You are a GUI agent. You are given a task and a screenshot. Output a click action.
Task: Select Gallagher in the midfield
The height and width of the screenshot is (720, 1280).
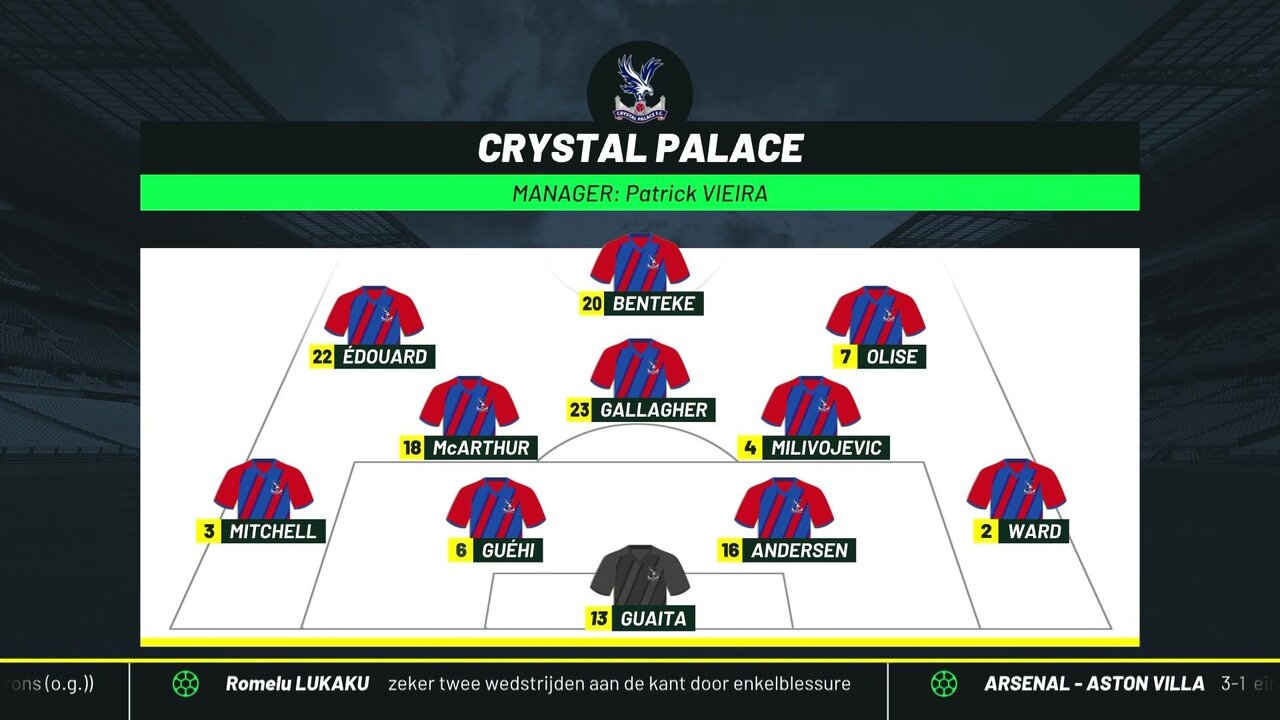pyautogui.click(x=640, y=370)
